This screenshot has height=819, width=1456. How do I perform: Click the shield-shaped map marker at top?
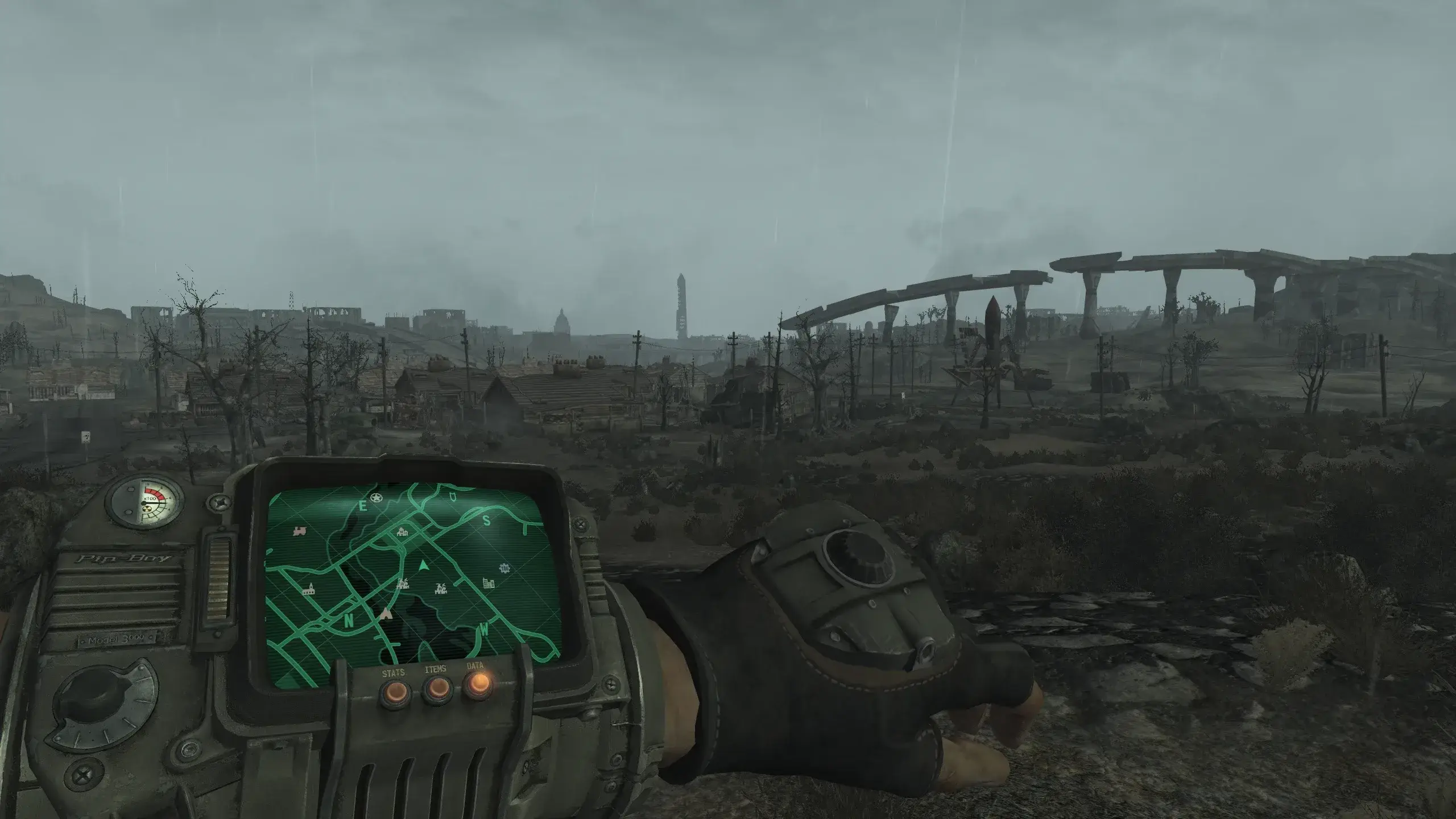point(453,498)
